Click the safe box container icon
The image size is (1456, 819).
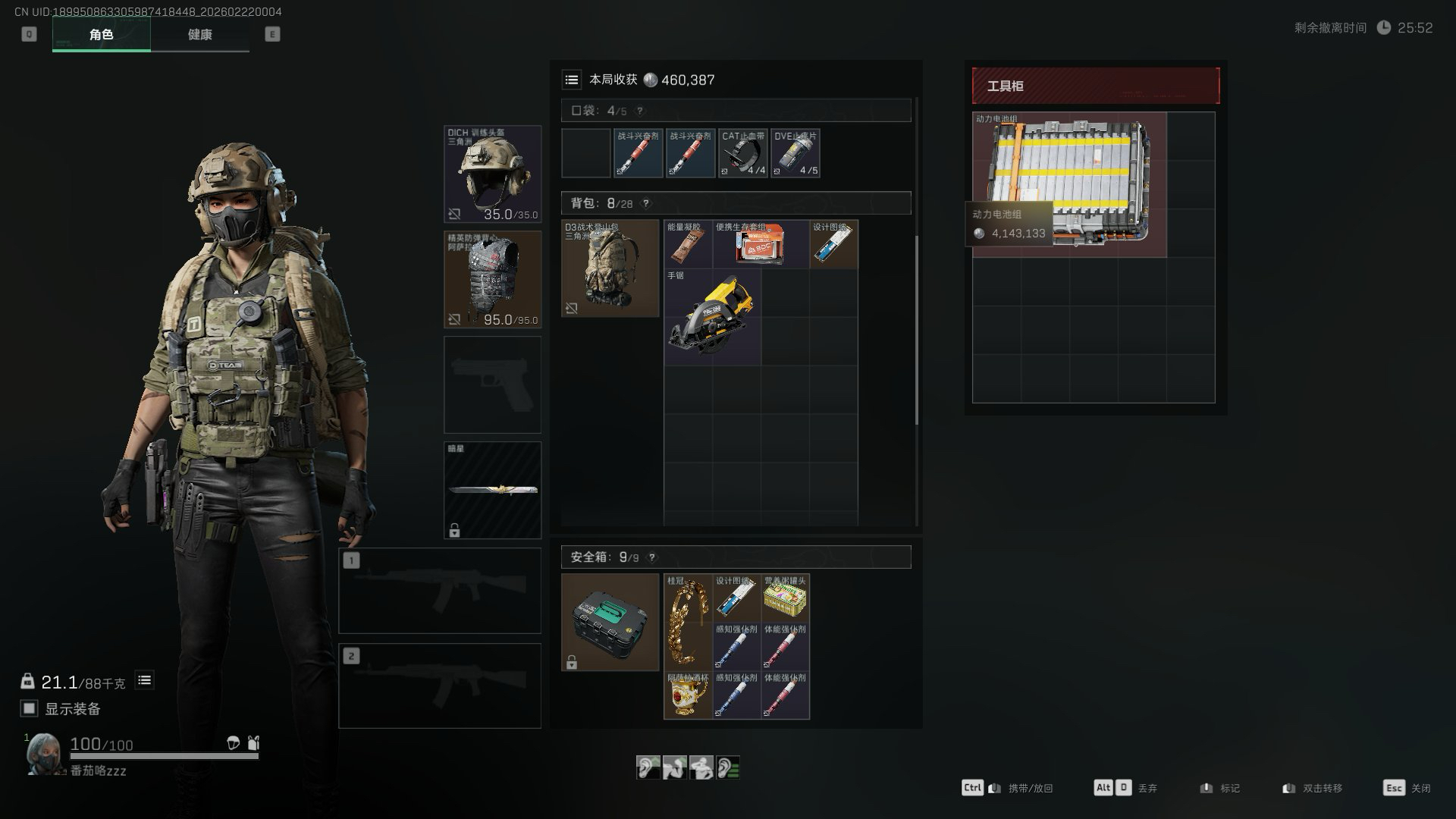[x=610, y=622]
